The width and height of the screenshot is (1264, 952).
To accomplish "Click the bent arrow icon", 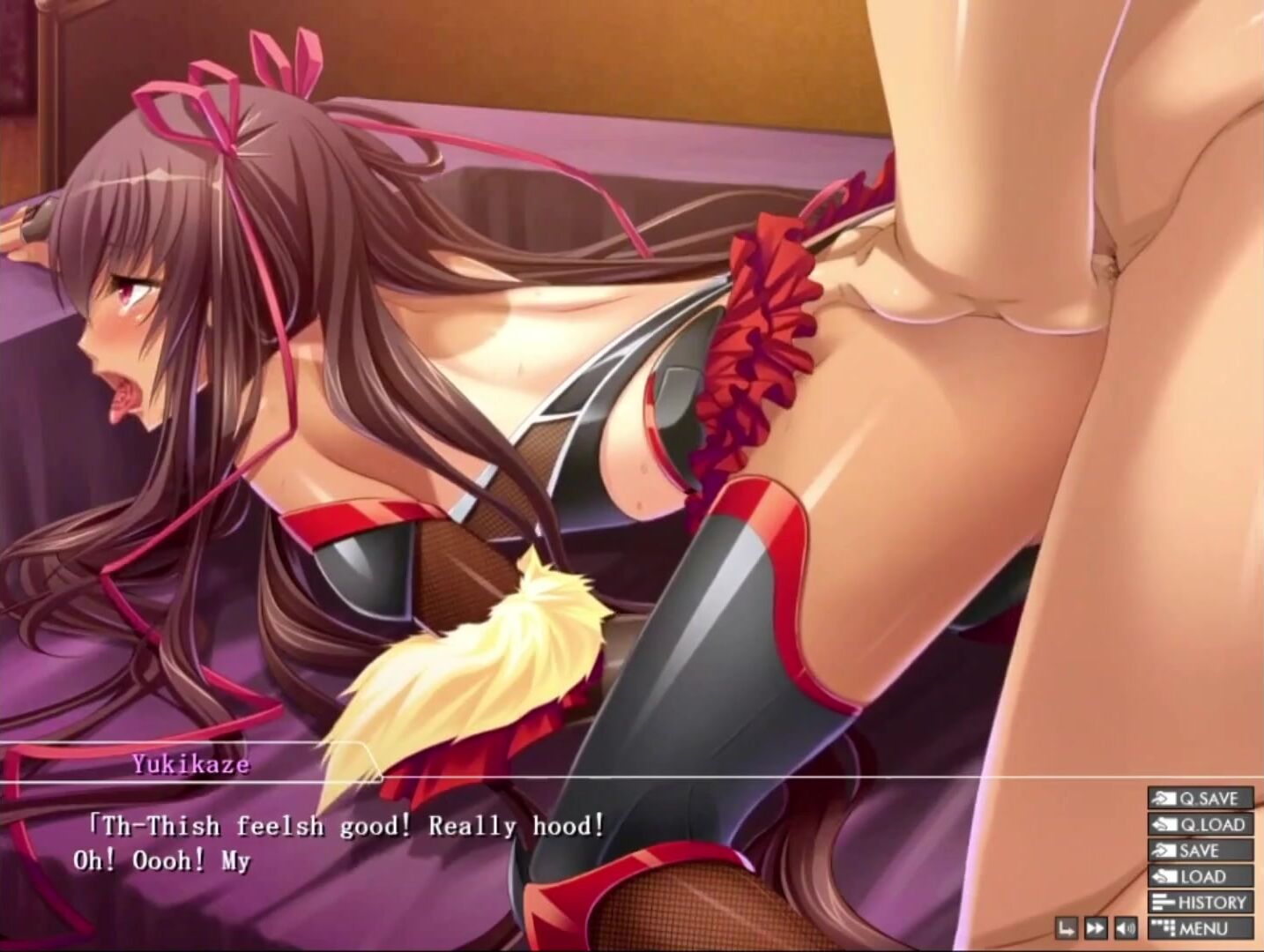I will pyautogui.click(x=1067, y=928).
